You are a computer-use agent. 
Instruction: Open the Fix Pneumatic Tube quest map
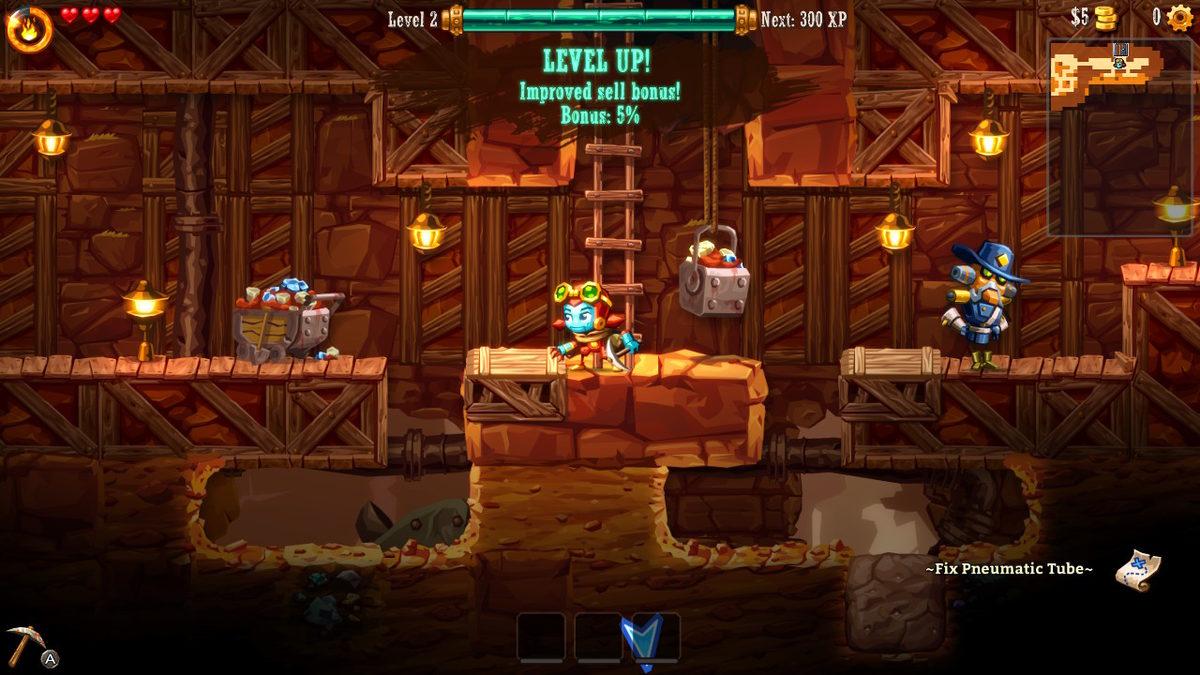click(x=1137, y=569)
